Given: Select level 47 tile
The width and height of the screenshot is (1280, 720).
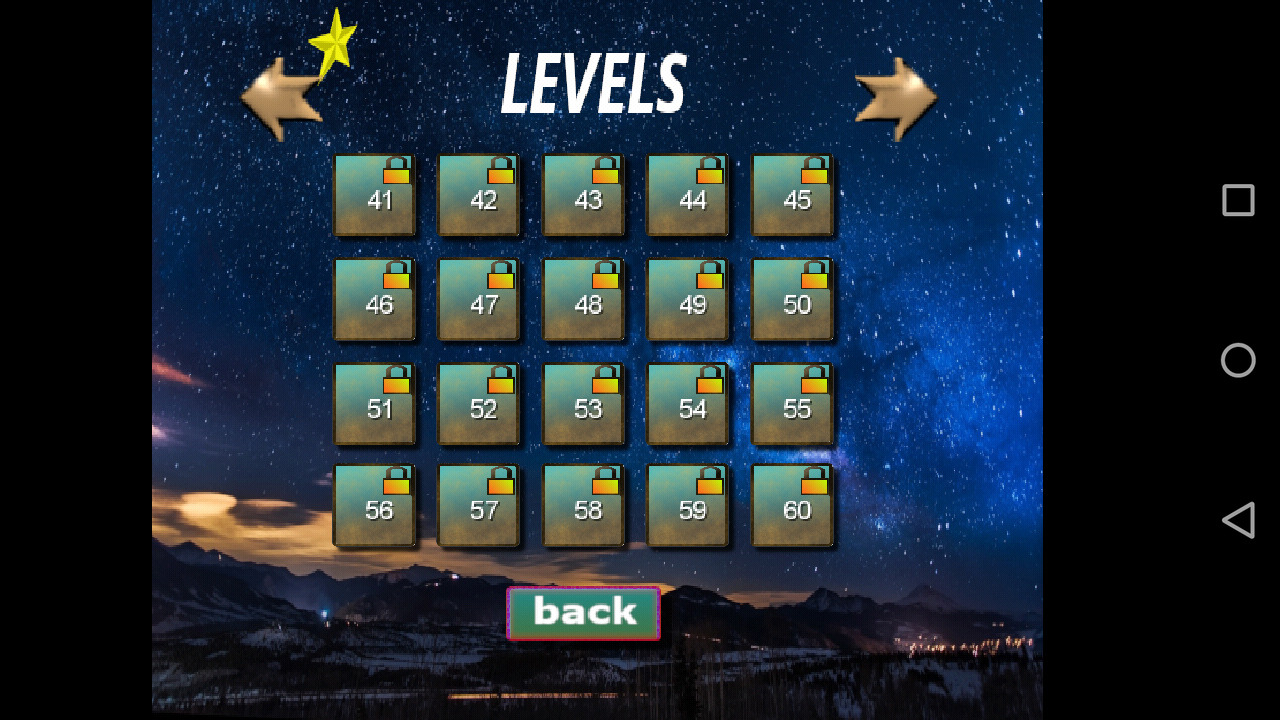Looking at the screenshot, I should pos(478,301).
